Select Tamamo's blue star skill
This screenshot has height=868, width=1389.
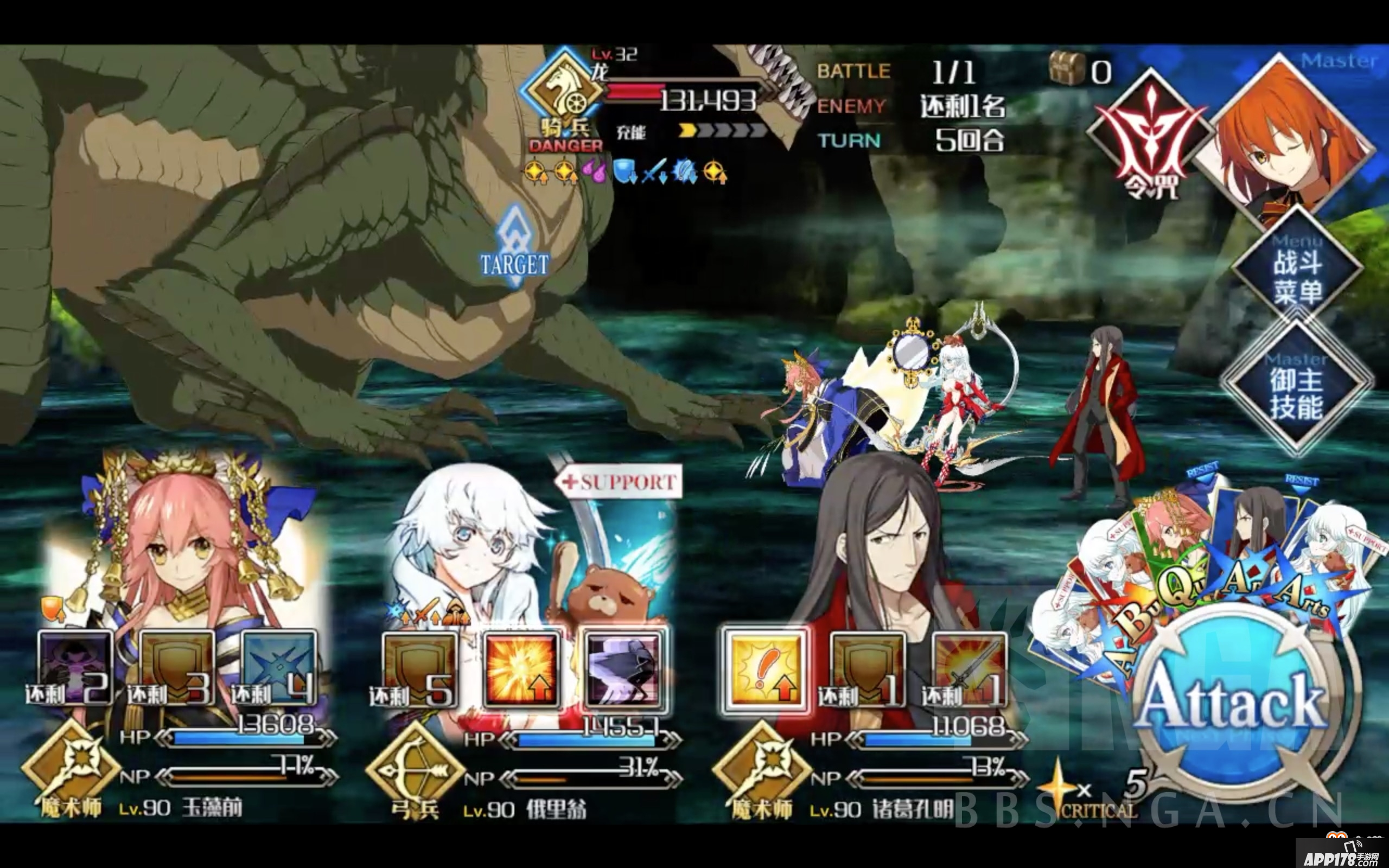point(281,666)
